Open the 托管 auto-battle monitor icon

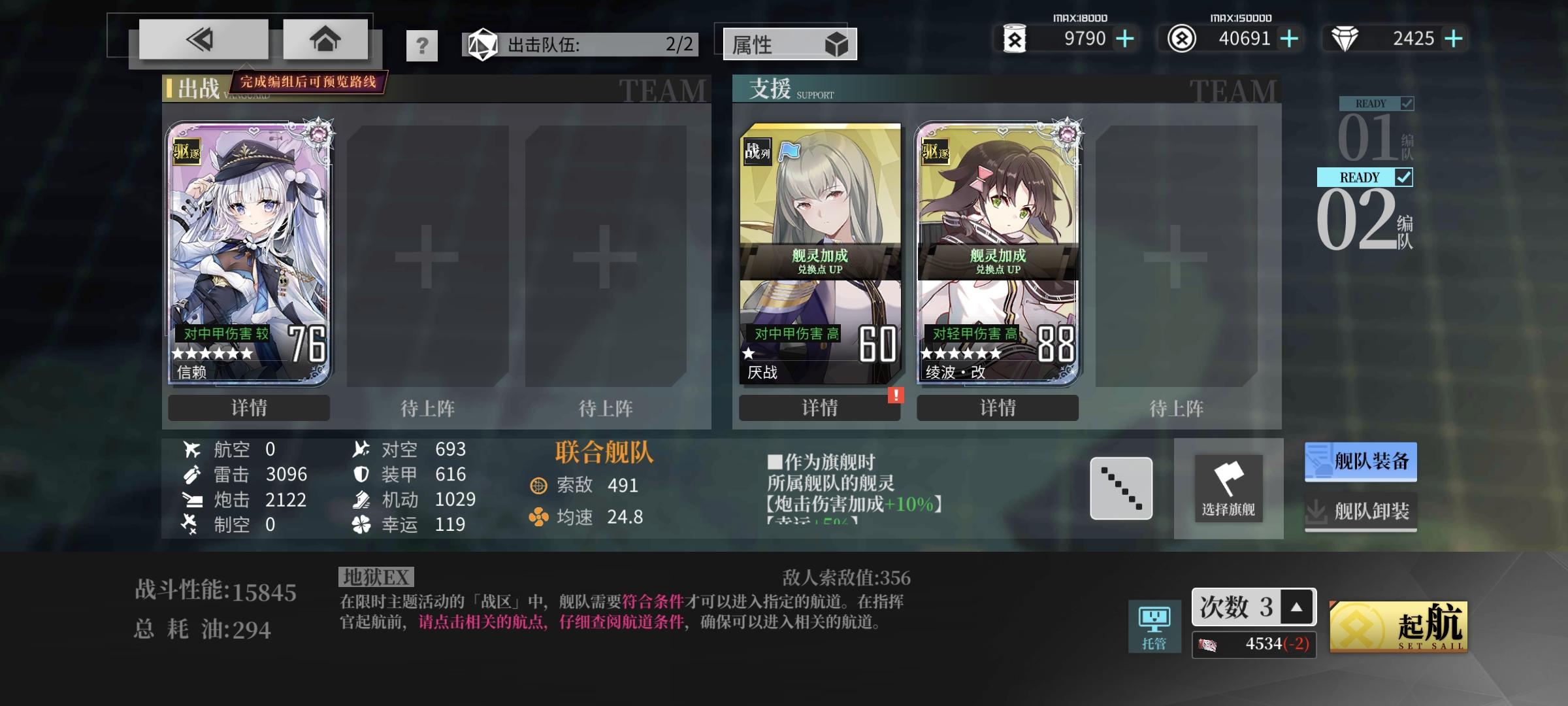click(x=1154, y=616)
